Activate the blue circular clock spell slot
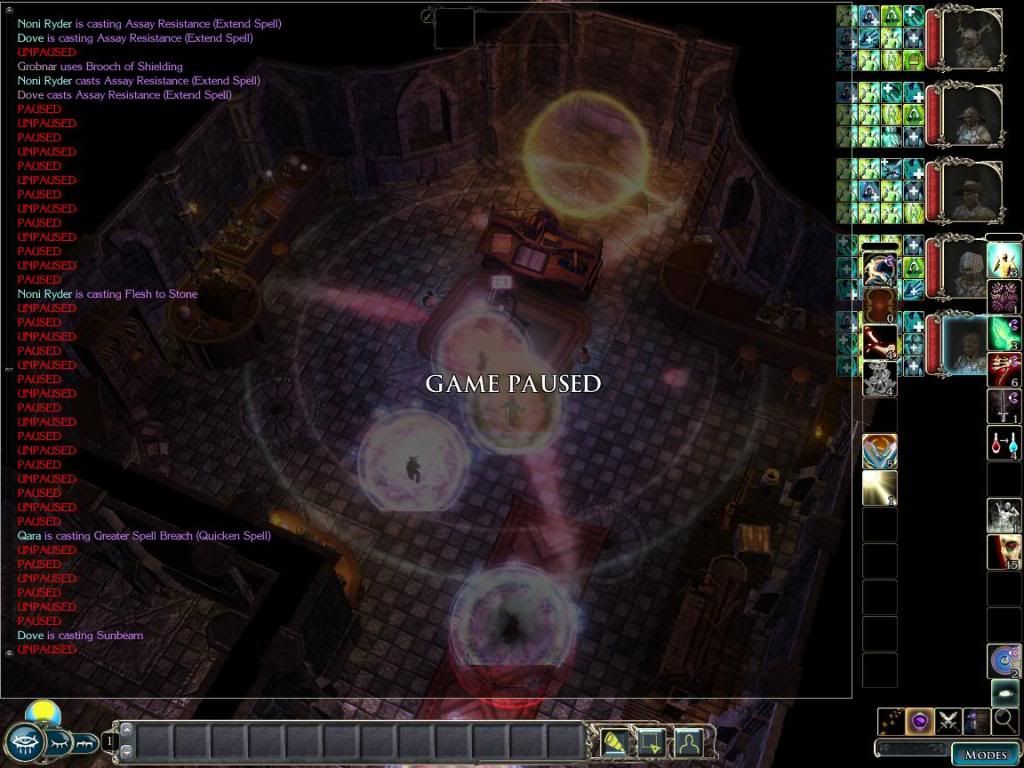Screen dimensions: 1024x768 click(x=1004, y=661)
